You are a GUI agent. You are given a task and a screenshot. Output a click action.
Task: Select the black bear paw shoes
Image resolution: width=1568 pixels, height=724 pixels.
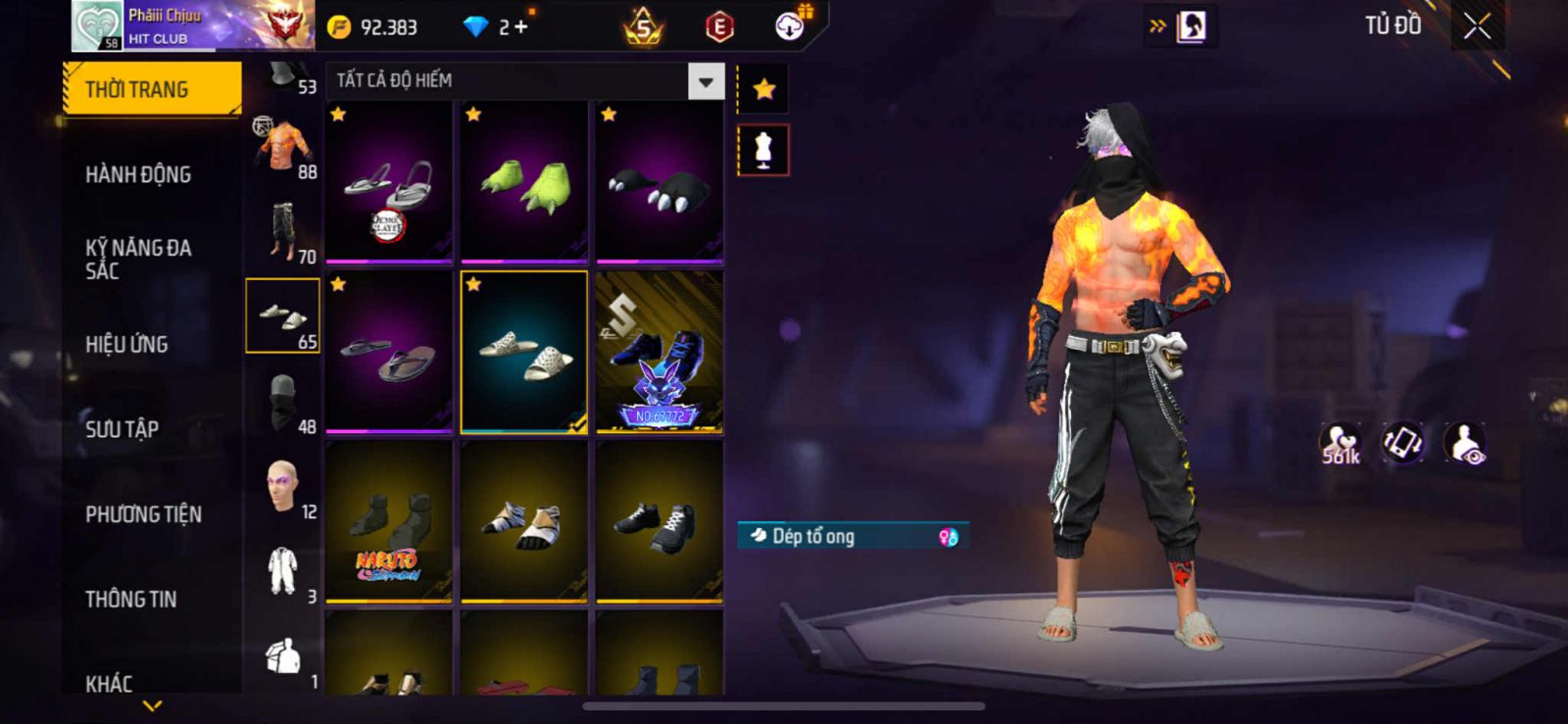(659, 182)
